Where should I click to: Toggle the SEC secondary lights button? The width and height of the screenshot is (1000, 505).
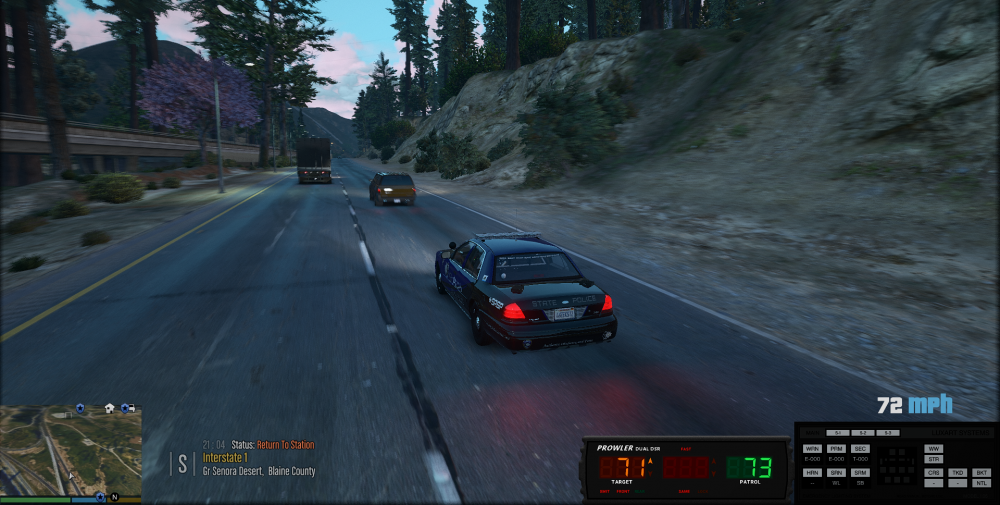860,449
